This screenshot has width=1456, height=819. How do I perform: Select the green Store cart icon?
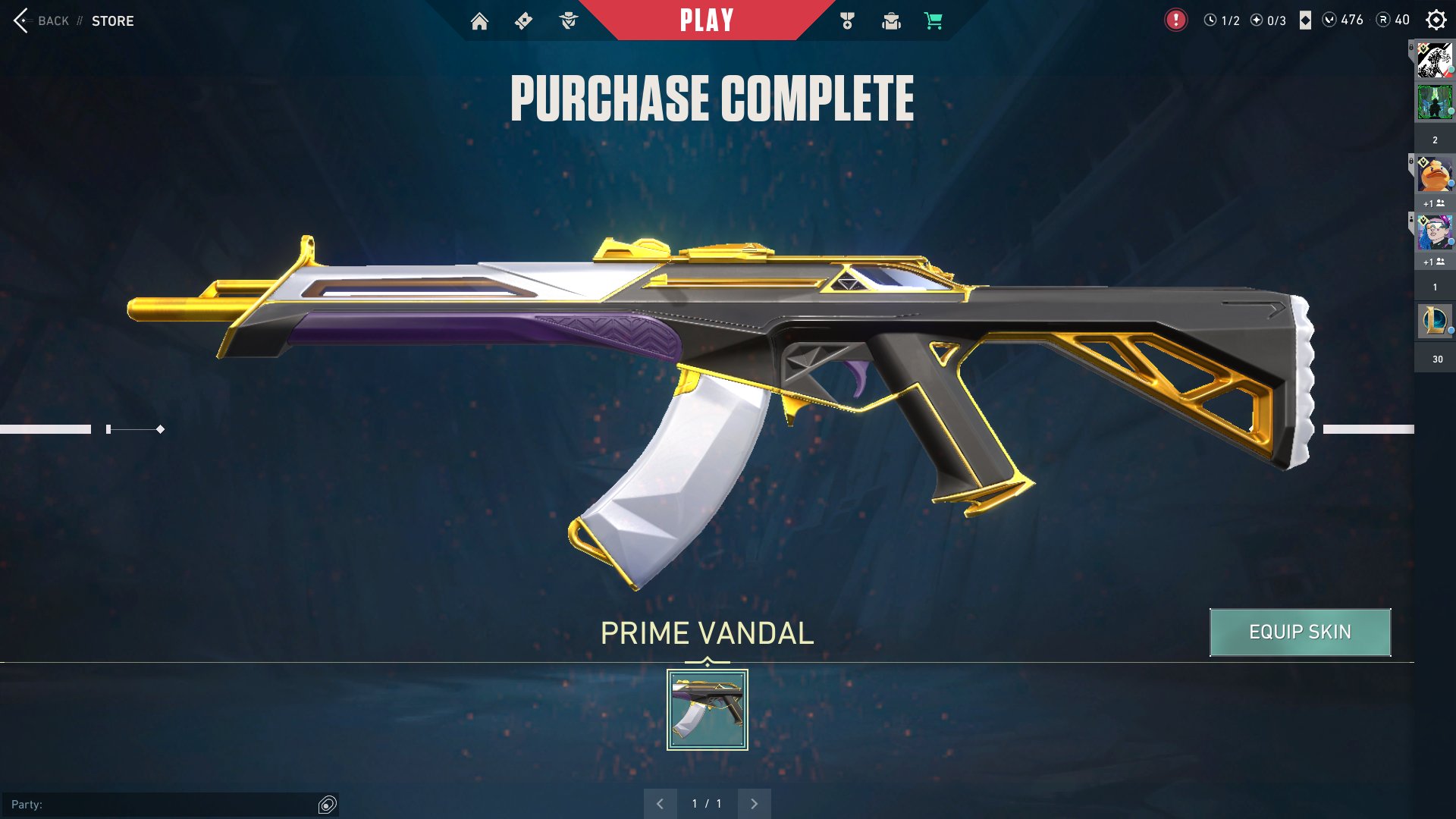pyautogui.click(x=933, y=21)
